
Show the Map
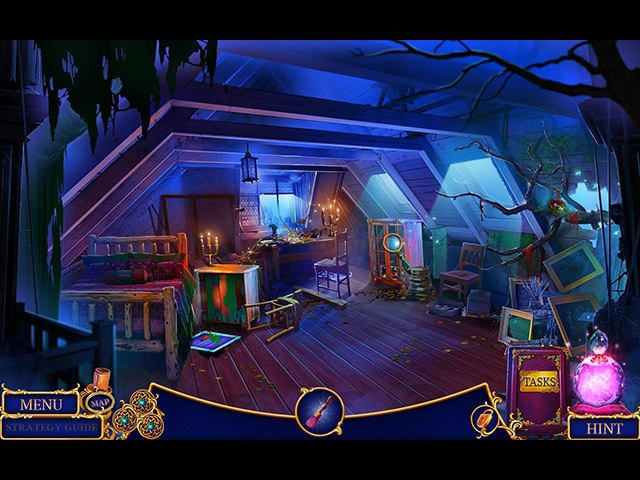tap(99, 403)
